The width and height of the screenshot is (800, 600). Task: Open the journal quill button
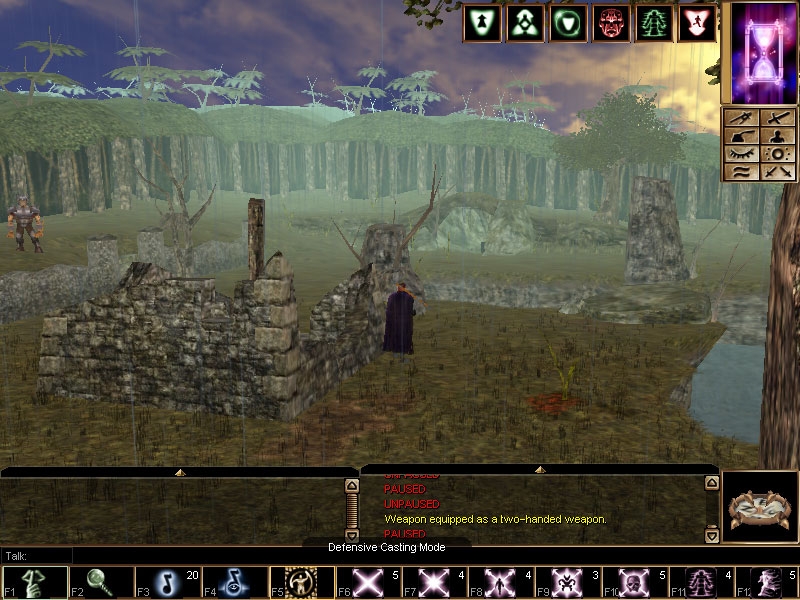[741, 136]
